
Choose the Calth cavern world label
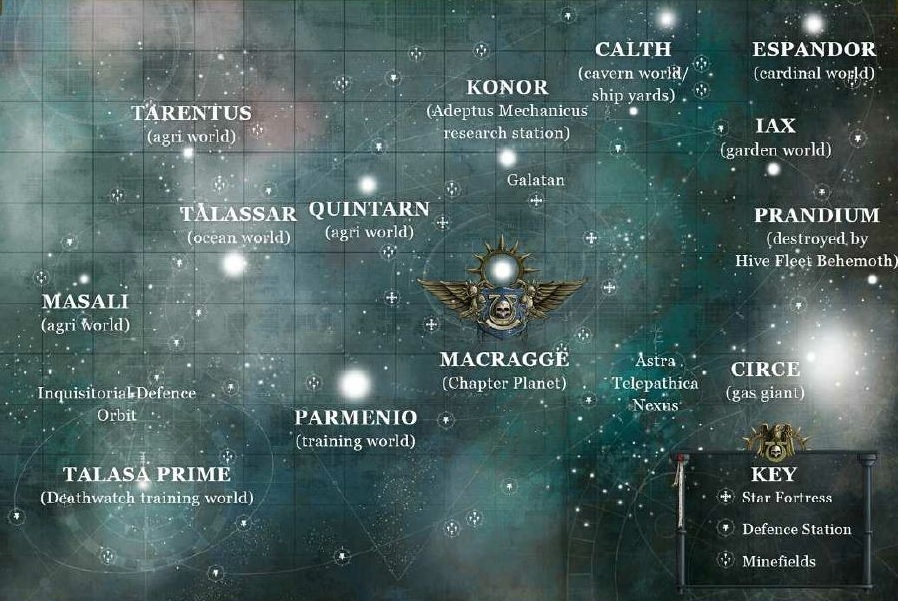(x=633, y=50)
